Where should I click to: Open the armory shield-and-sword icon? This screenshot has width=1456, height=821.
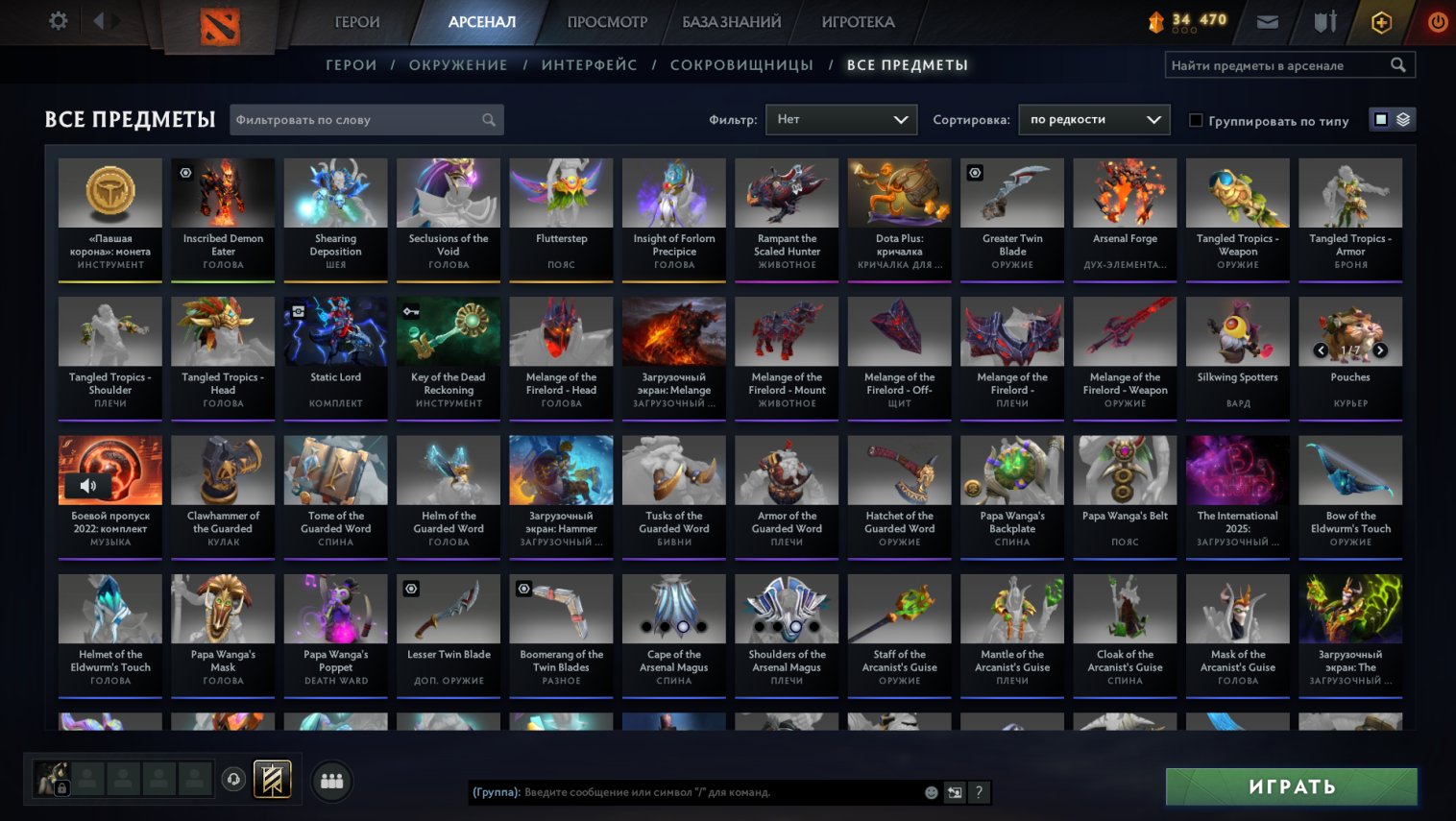click(x=1324, y=20)
